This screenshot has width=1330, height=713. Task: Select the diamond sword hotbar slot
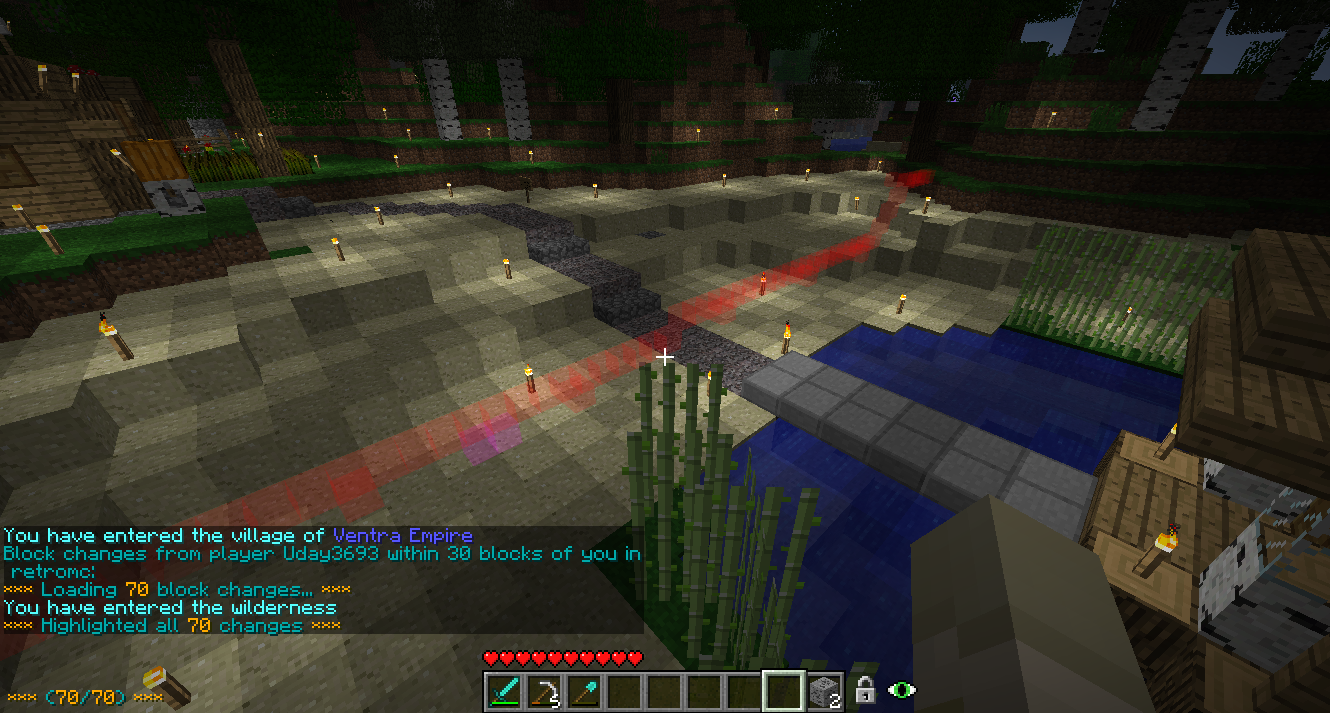pyautogui.click(x=503, y=691)
